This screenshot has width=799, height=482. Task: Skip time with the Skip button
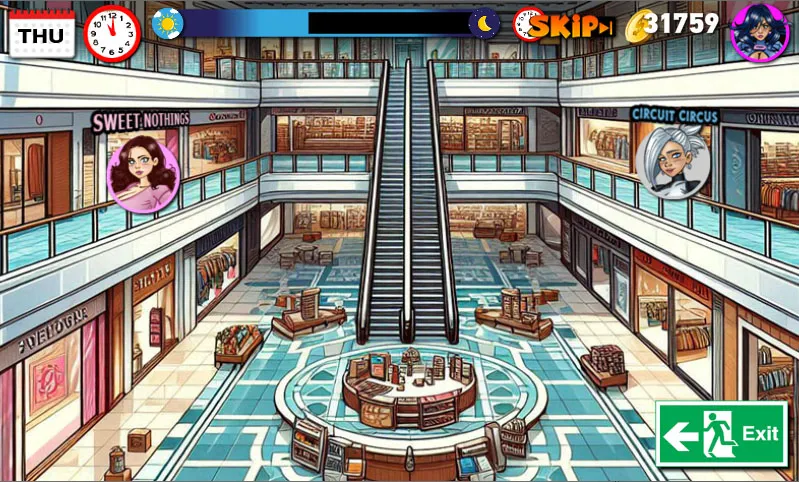point(569,27)
